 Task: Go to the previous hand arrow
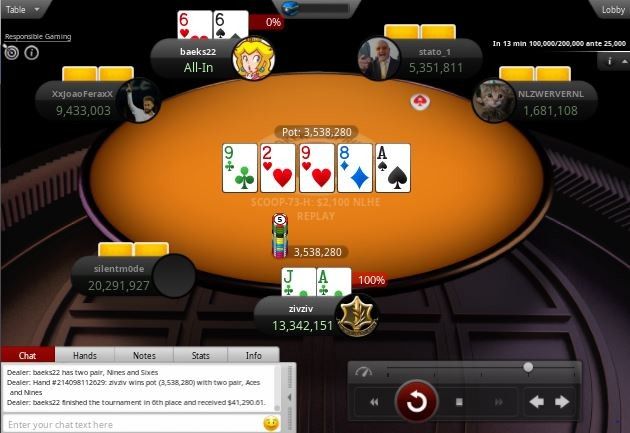(535, 402)
